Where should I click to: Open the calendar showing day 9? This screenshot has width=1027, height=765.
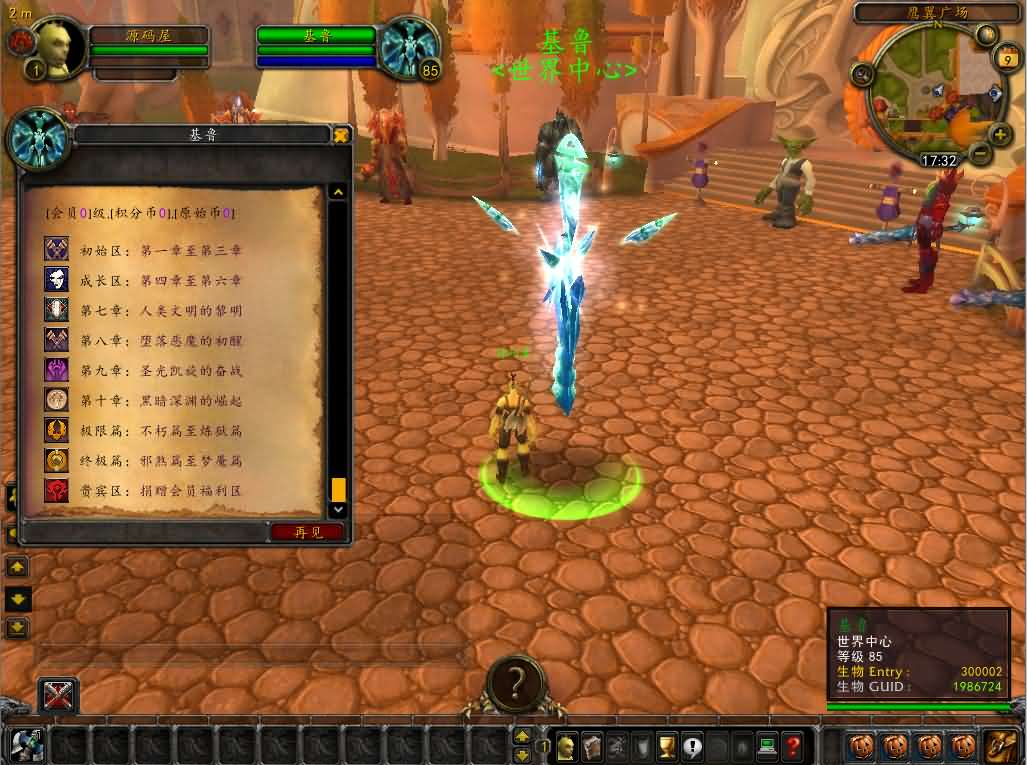click(x=1002, y=60)
